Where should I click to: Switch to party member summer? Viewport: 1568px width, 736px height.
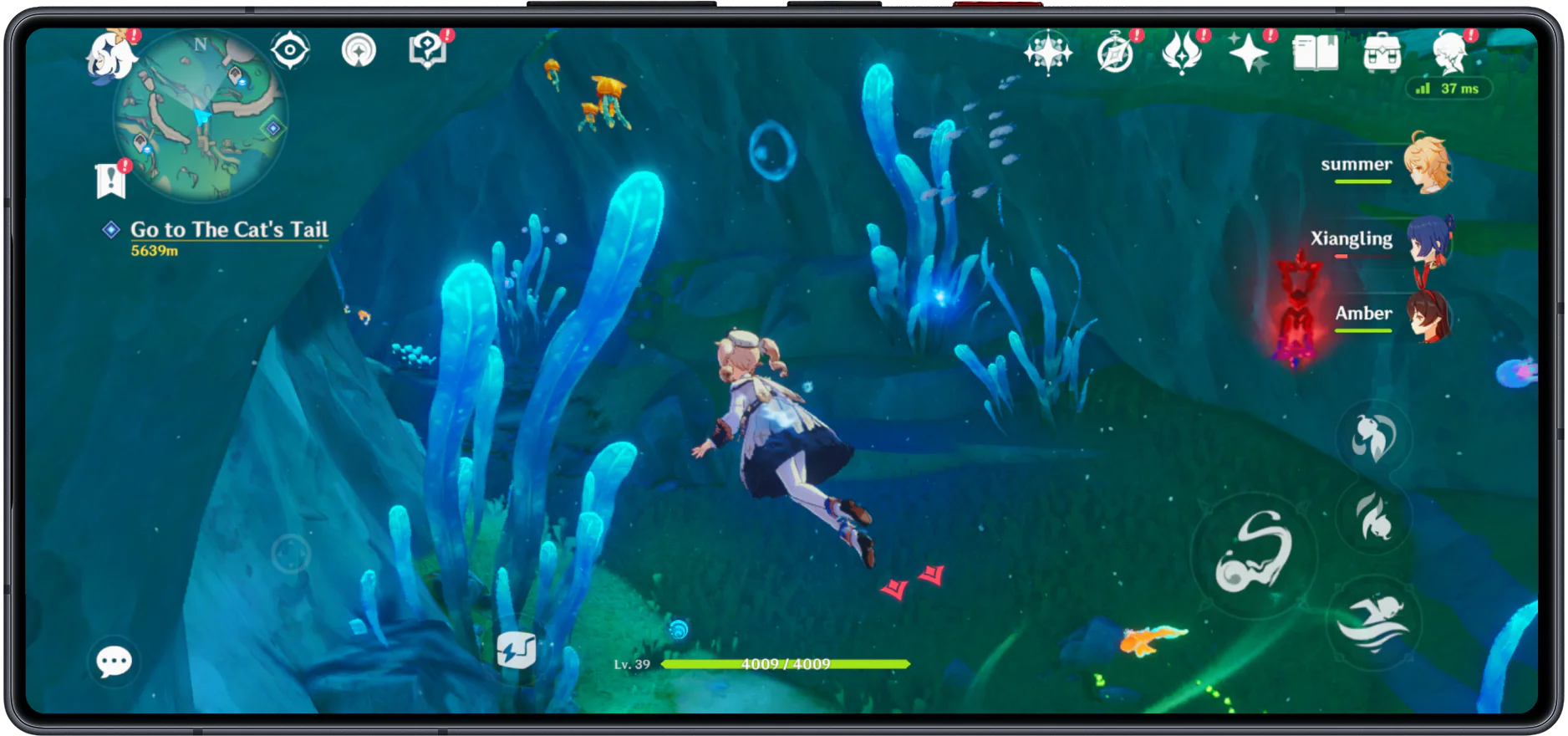(1425, 164)
